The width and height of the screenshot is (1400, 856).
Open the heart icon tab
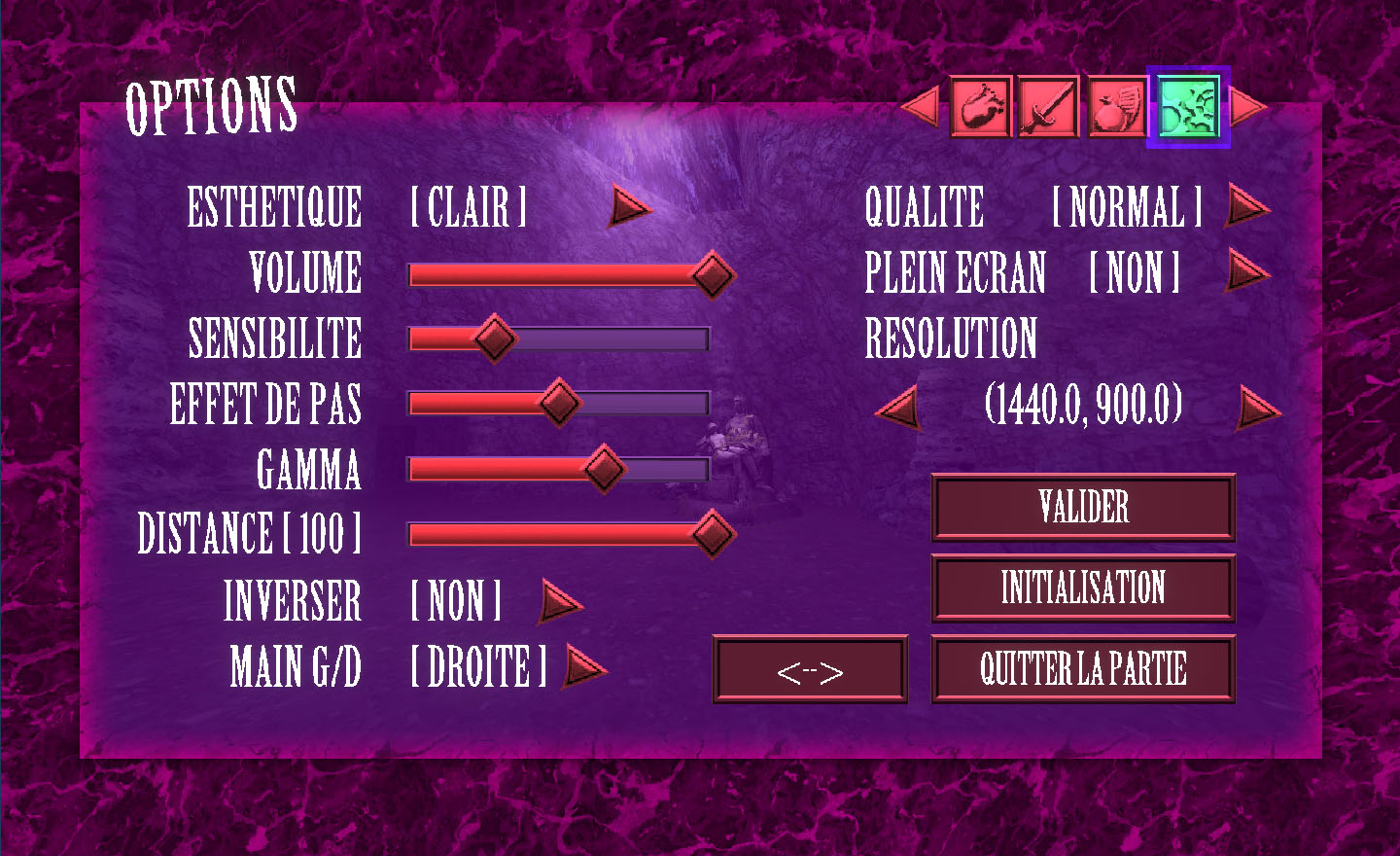tap(980, 107)
